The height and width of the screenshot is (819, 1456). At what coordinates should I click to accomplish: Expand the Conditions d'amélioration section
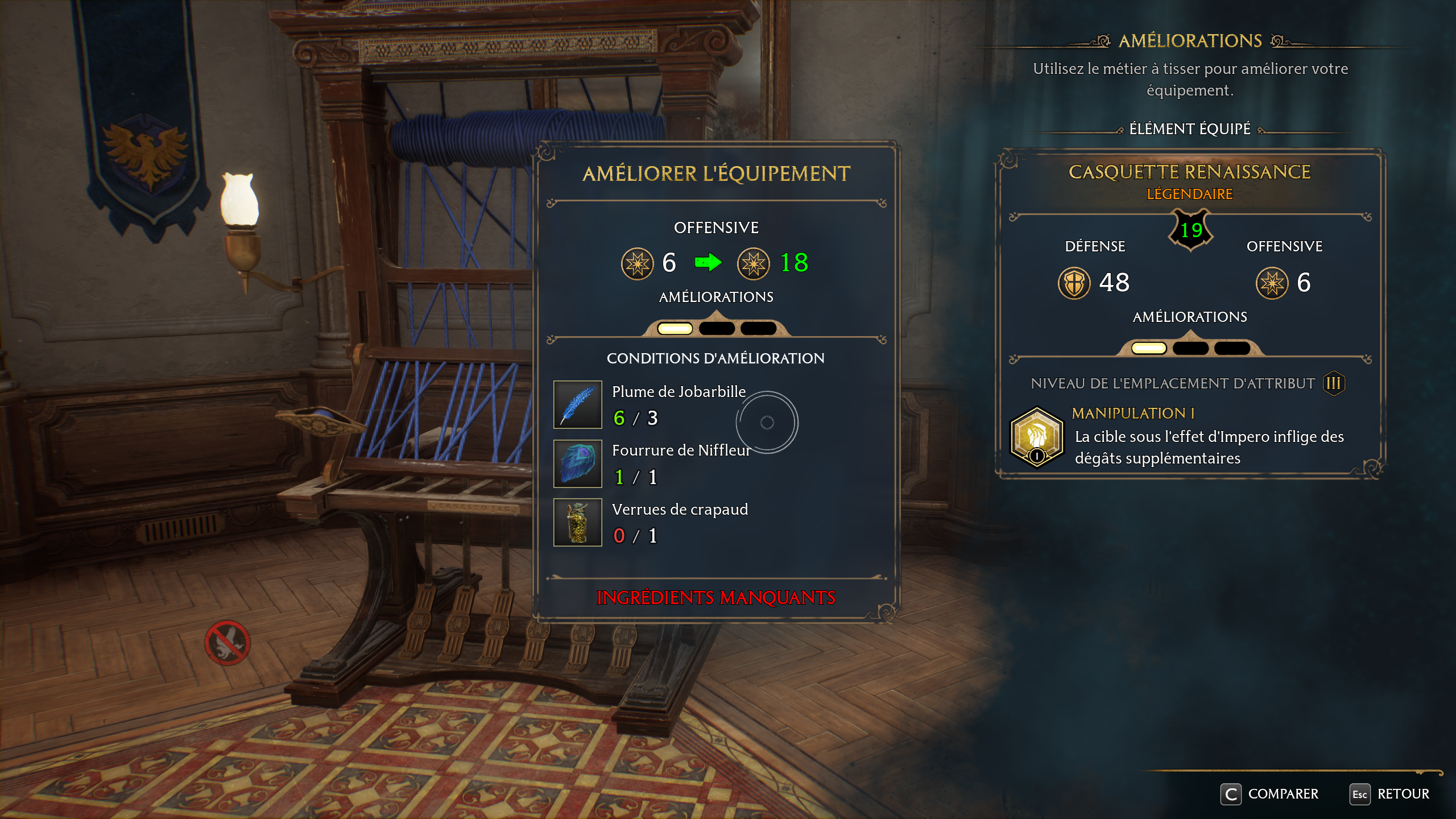(715, 358)
